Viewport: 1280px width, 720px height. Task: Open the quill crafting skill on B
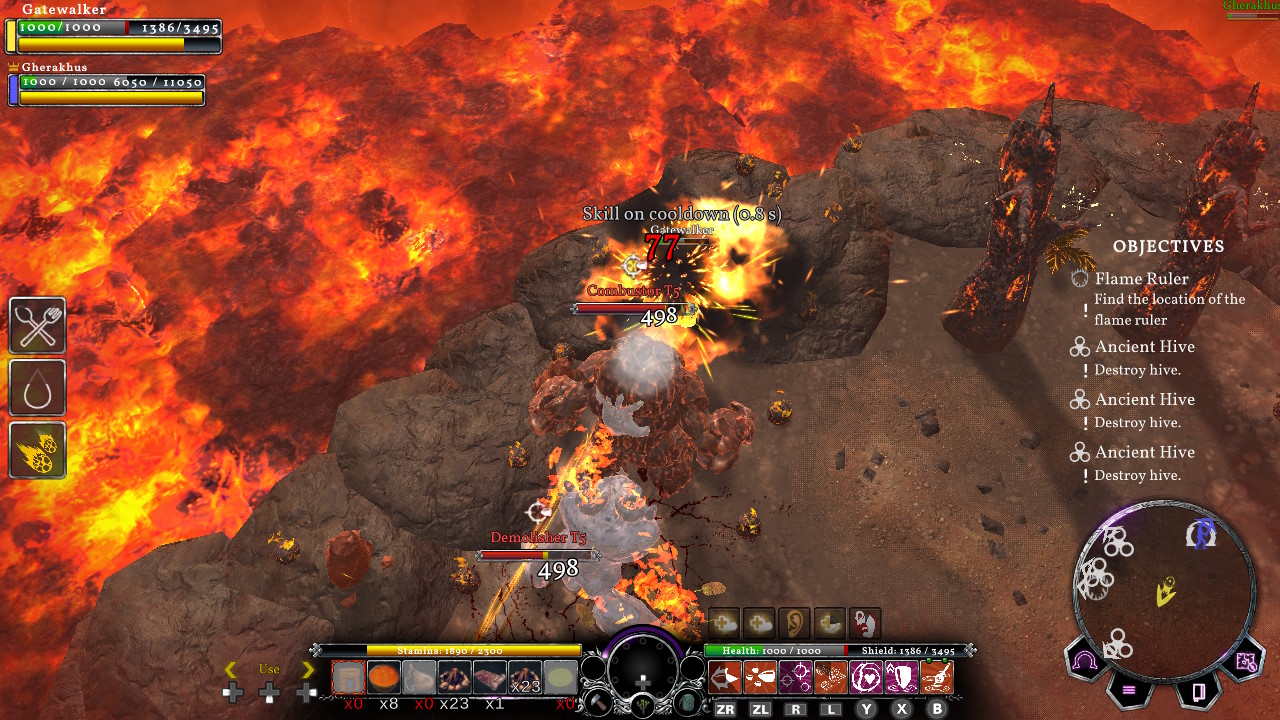pos(937,677)
